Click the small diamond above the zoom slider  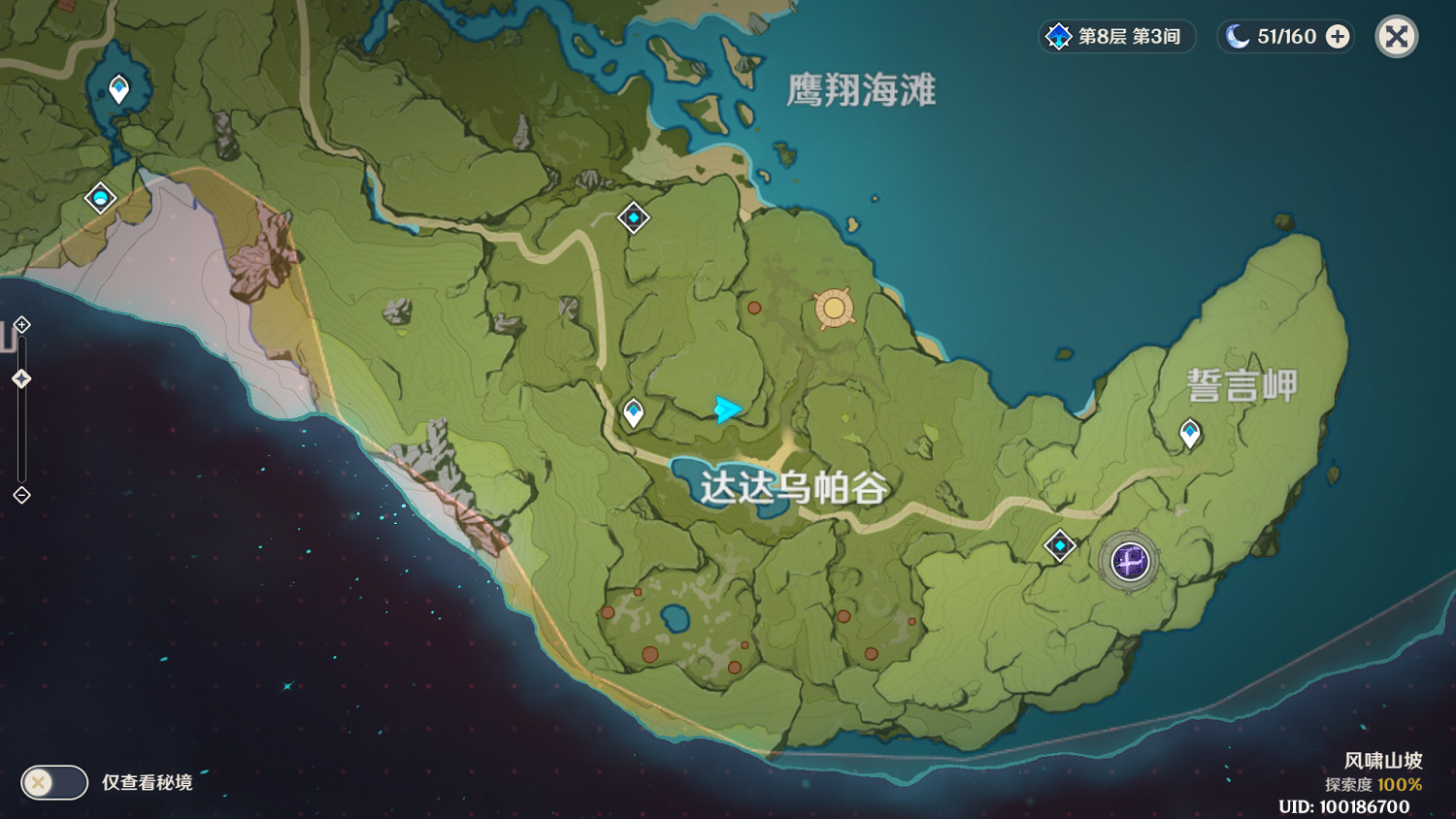click(21, 327)
